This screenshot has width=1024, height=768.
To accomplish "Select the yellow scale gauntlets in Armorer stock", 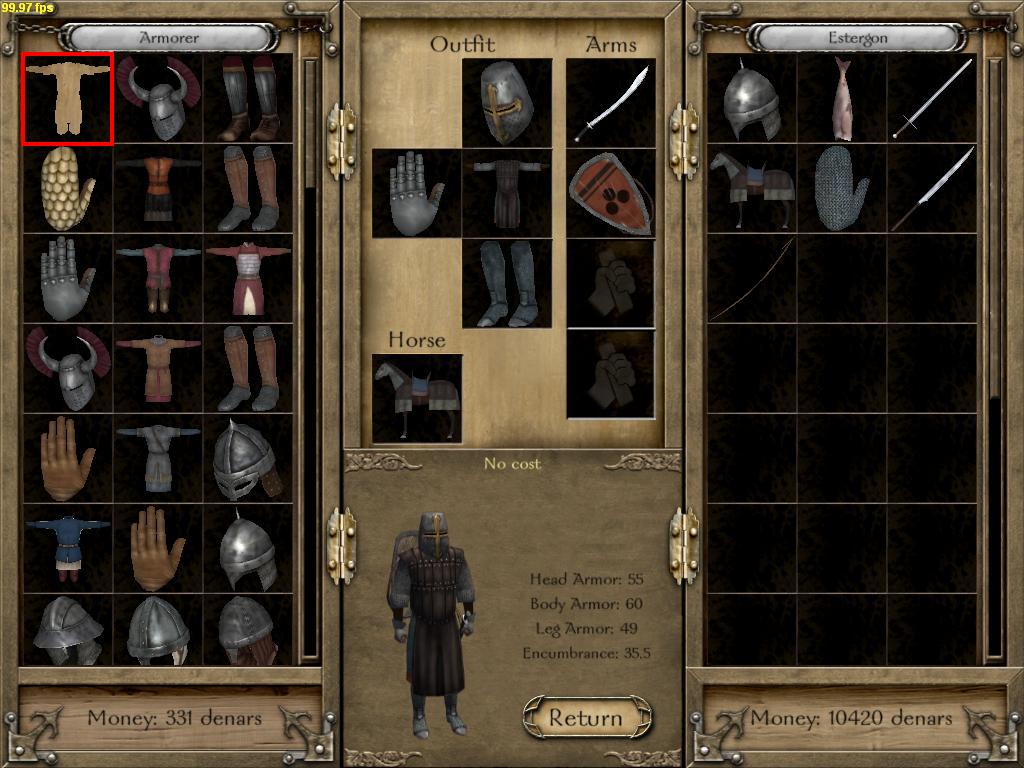I will [x=68, y=189].
